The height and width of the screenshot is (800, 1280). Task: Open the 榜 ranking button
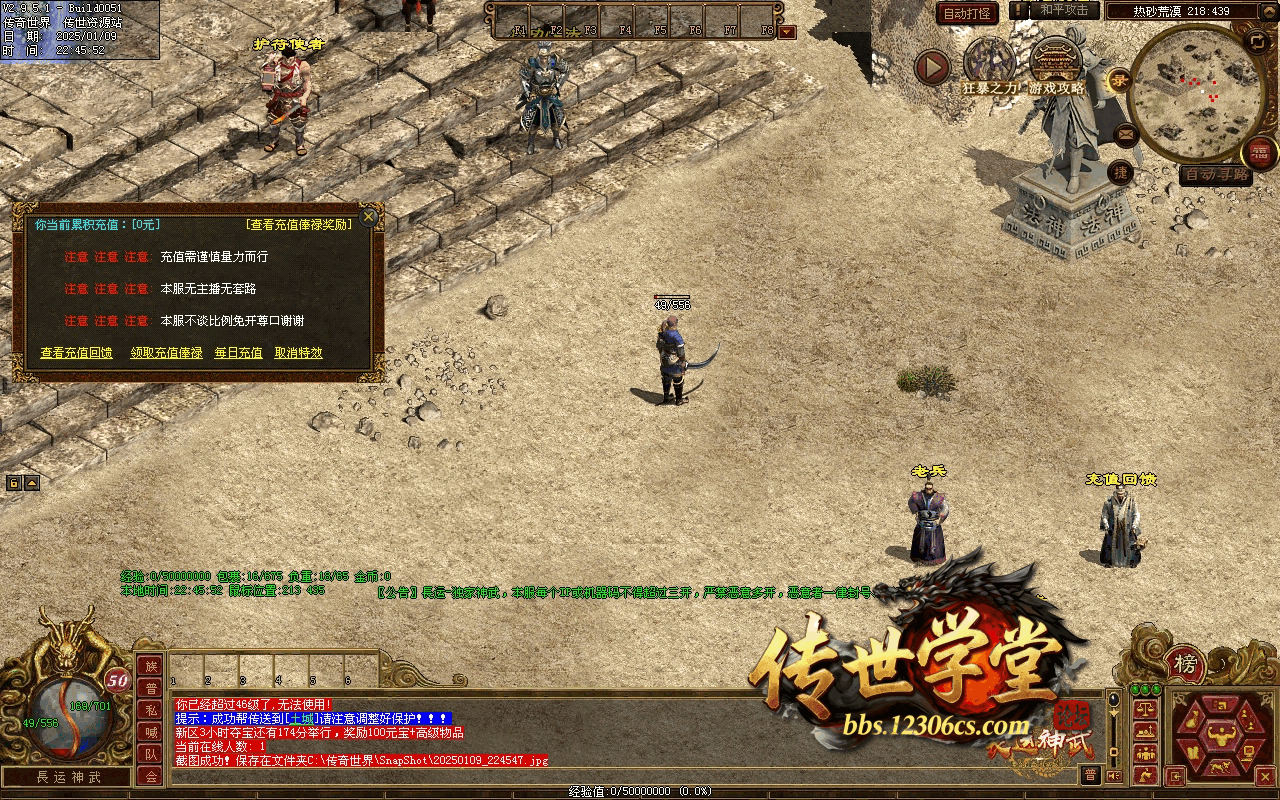tap(1185, 664)
